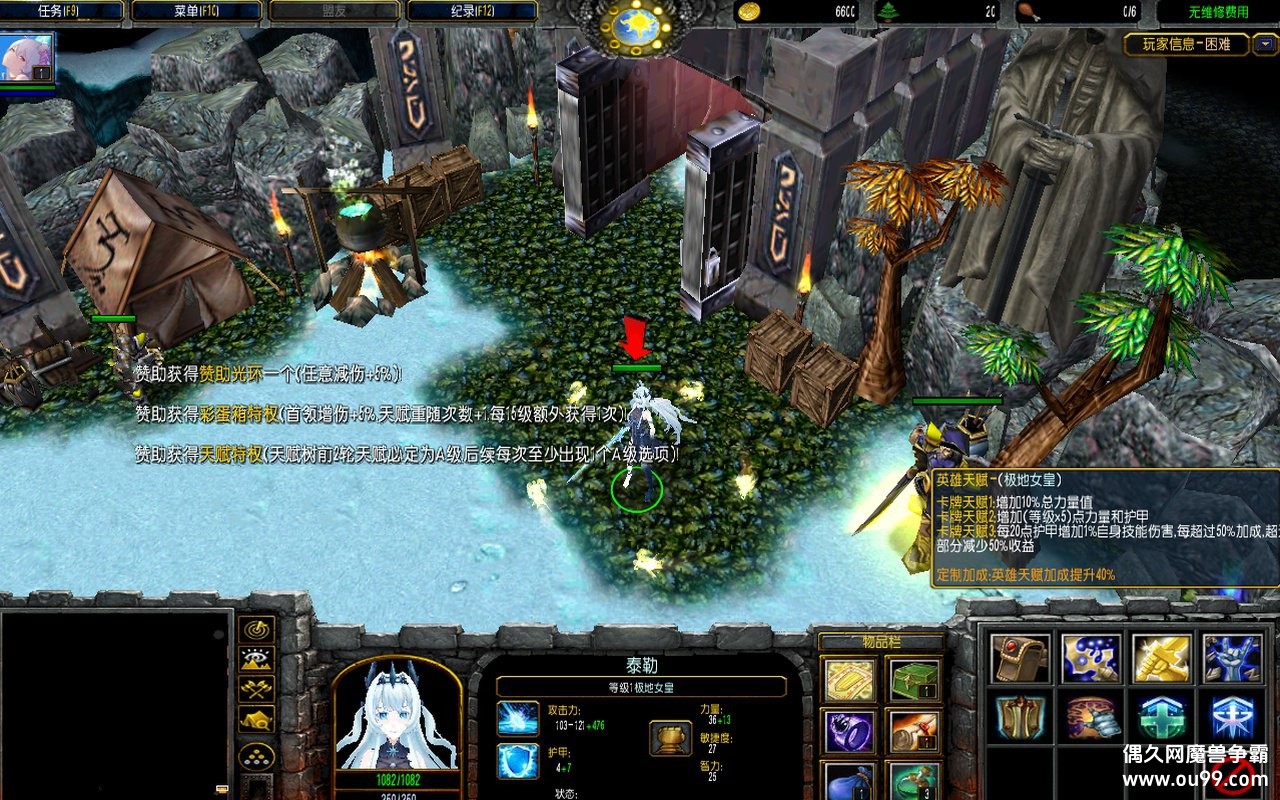Use the green treasure chest item
Screen dimensions: 1280x800
pyautogui.click(x=914, y=680)
